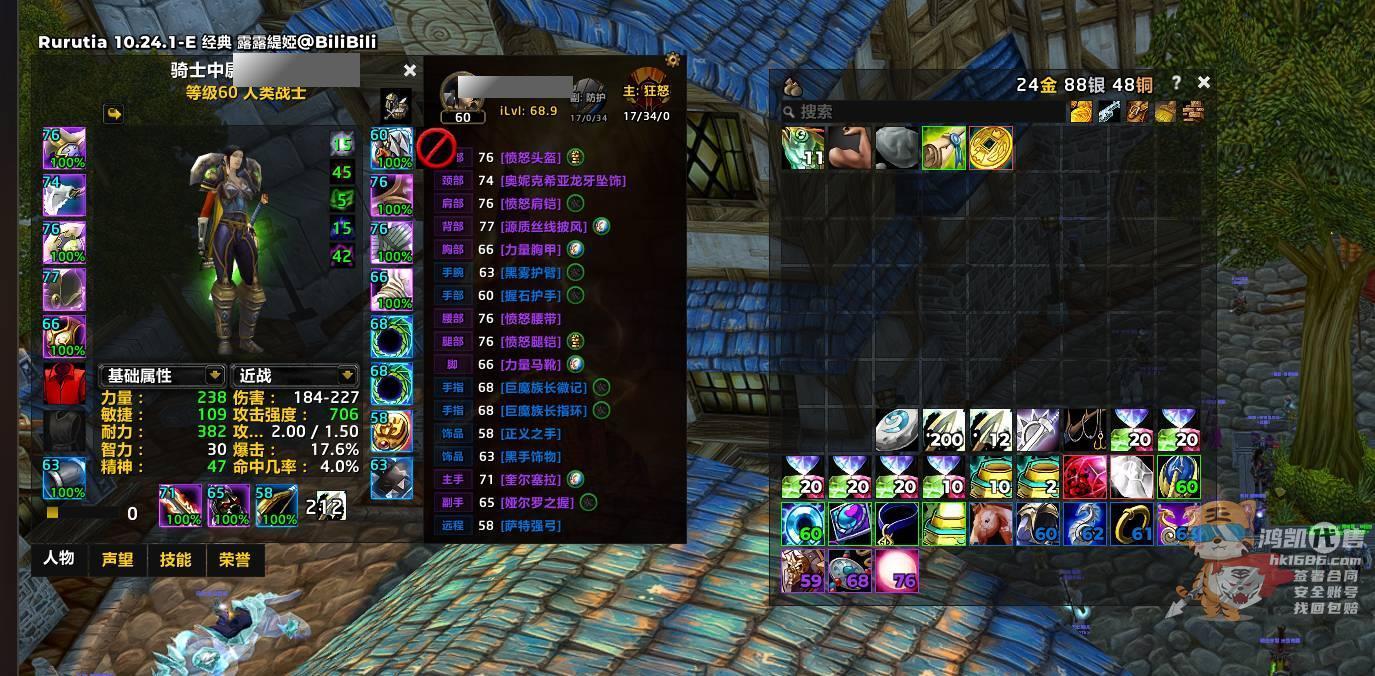The width and height of the screenshot is (1375, 676).
Task: Click the yellow arrow button on character panel
Action: (x=114, y=114)
